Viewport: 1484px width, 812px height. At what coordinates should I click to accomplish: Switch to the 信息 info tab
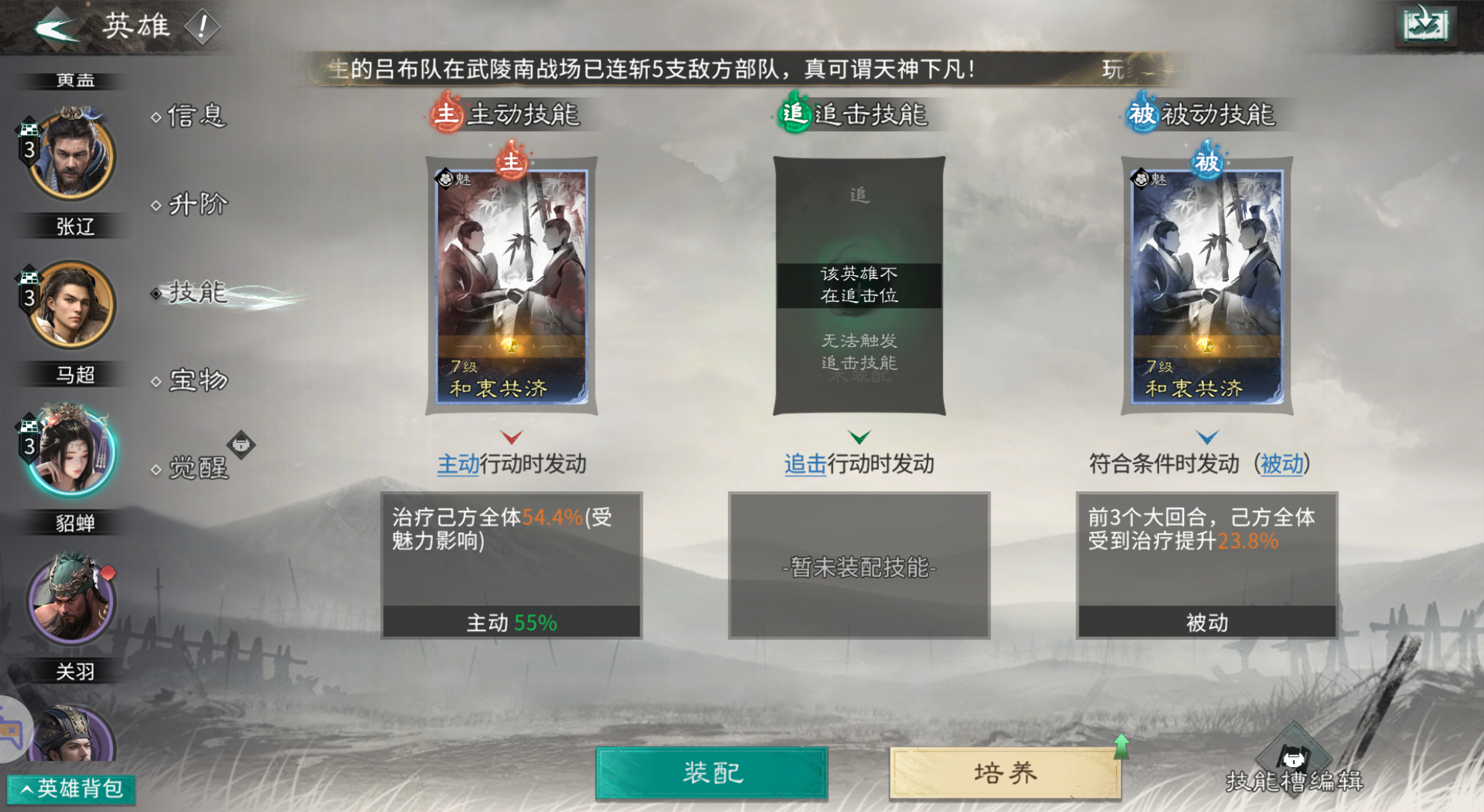pos(197,117)
